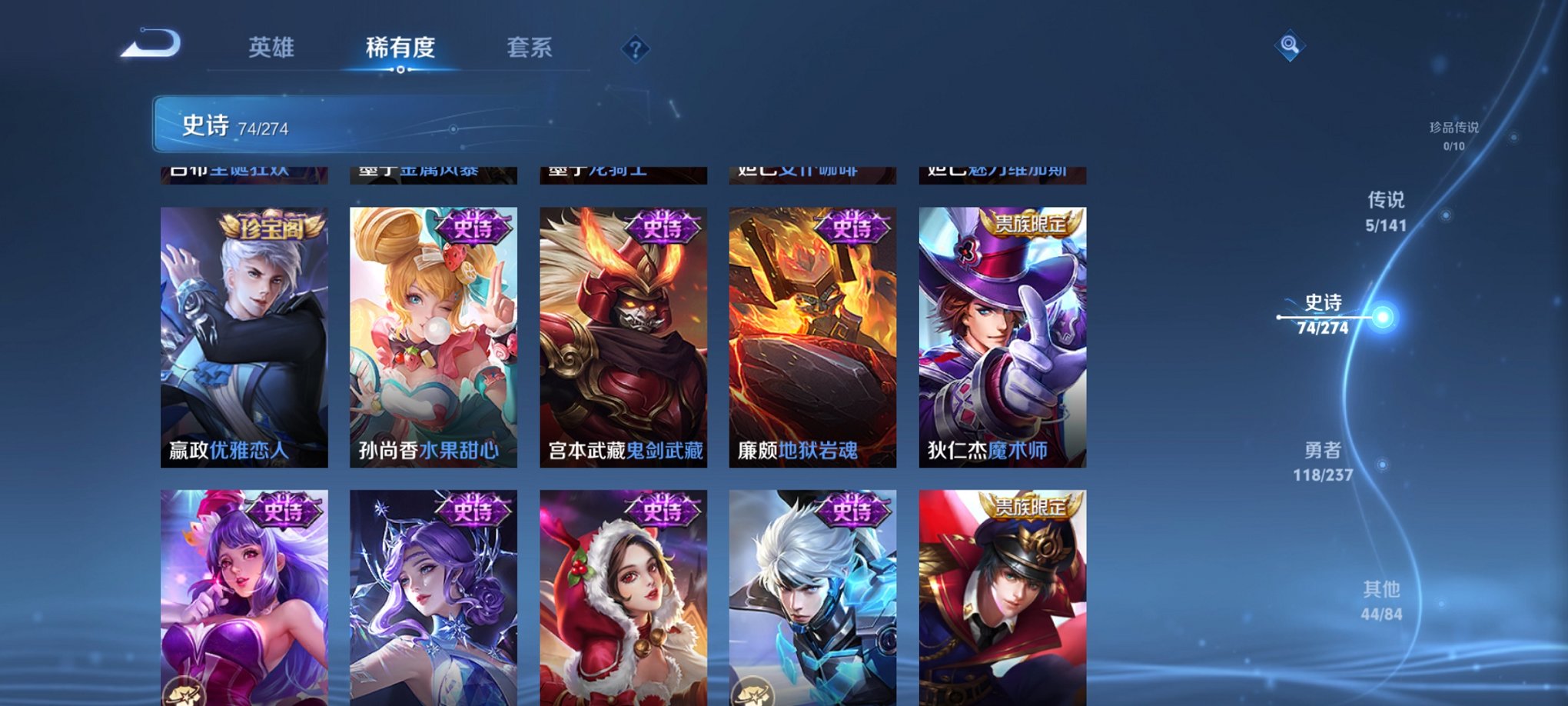Select the 稀有度 tab
The image size is (1568, 706).
(401, 46)
